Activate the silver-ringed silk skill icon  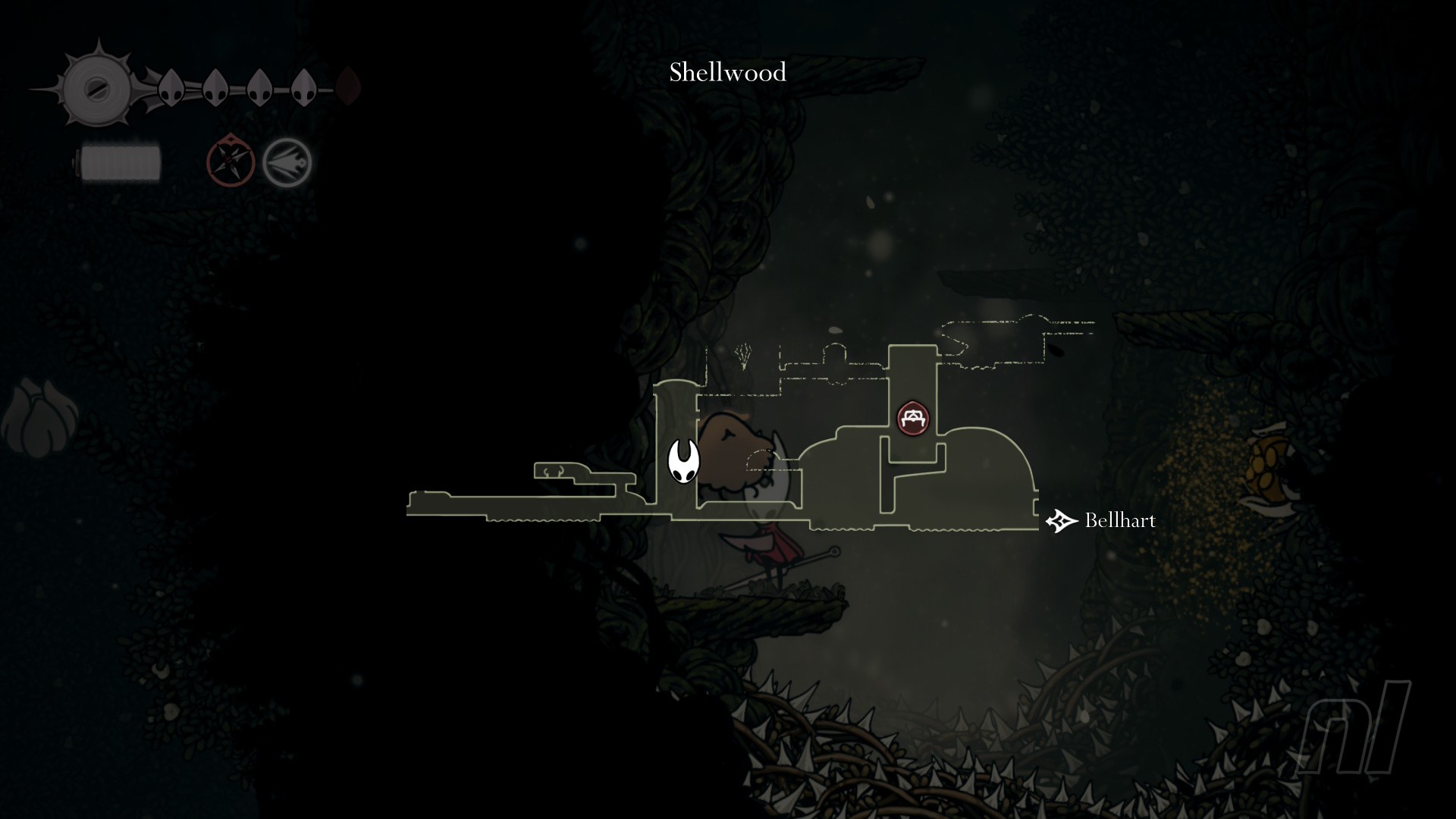(x=287, y=162)
